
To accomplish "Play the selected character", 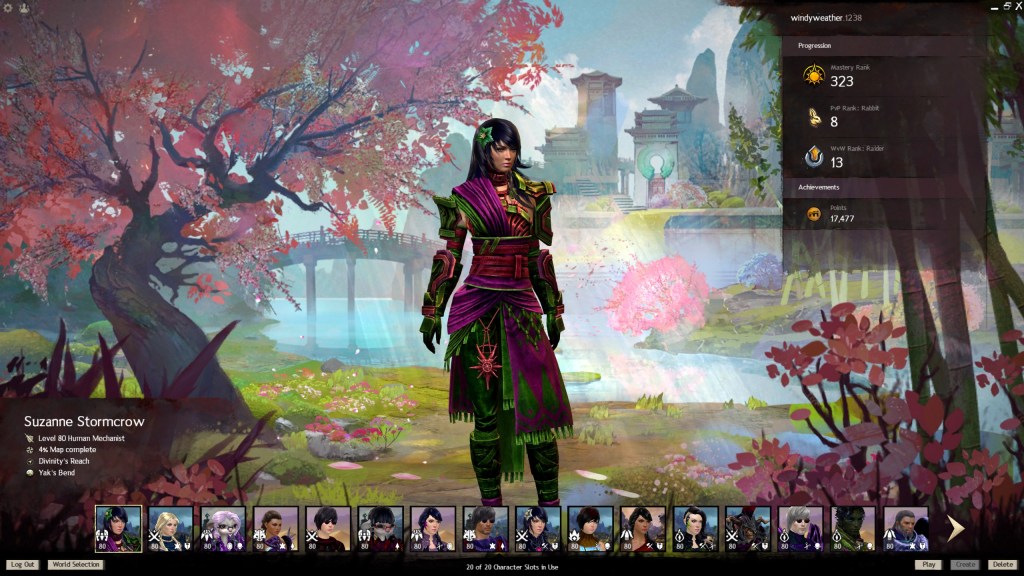I will pyautogui.click(x=928, y=565).
